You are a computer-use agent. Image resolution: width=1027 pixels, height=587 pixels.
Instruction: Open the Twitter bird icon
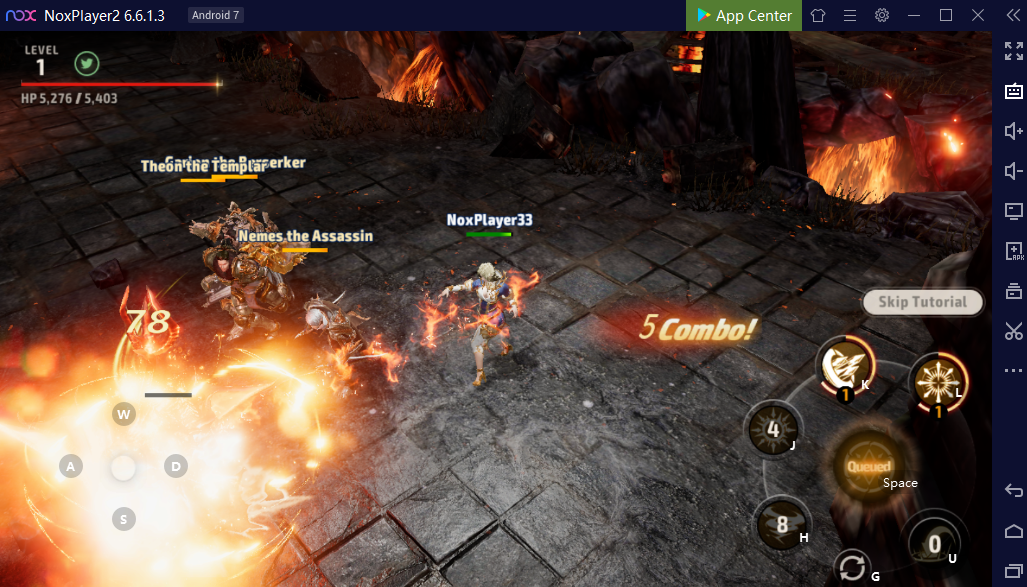87,64
